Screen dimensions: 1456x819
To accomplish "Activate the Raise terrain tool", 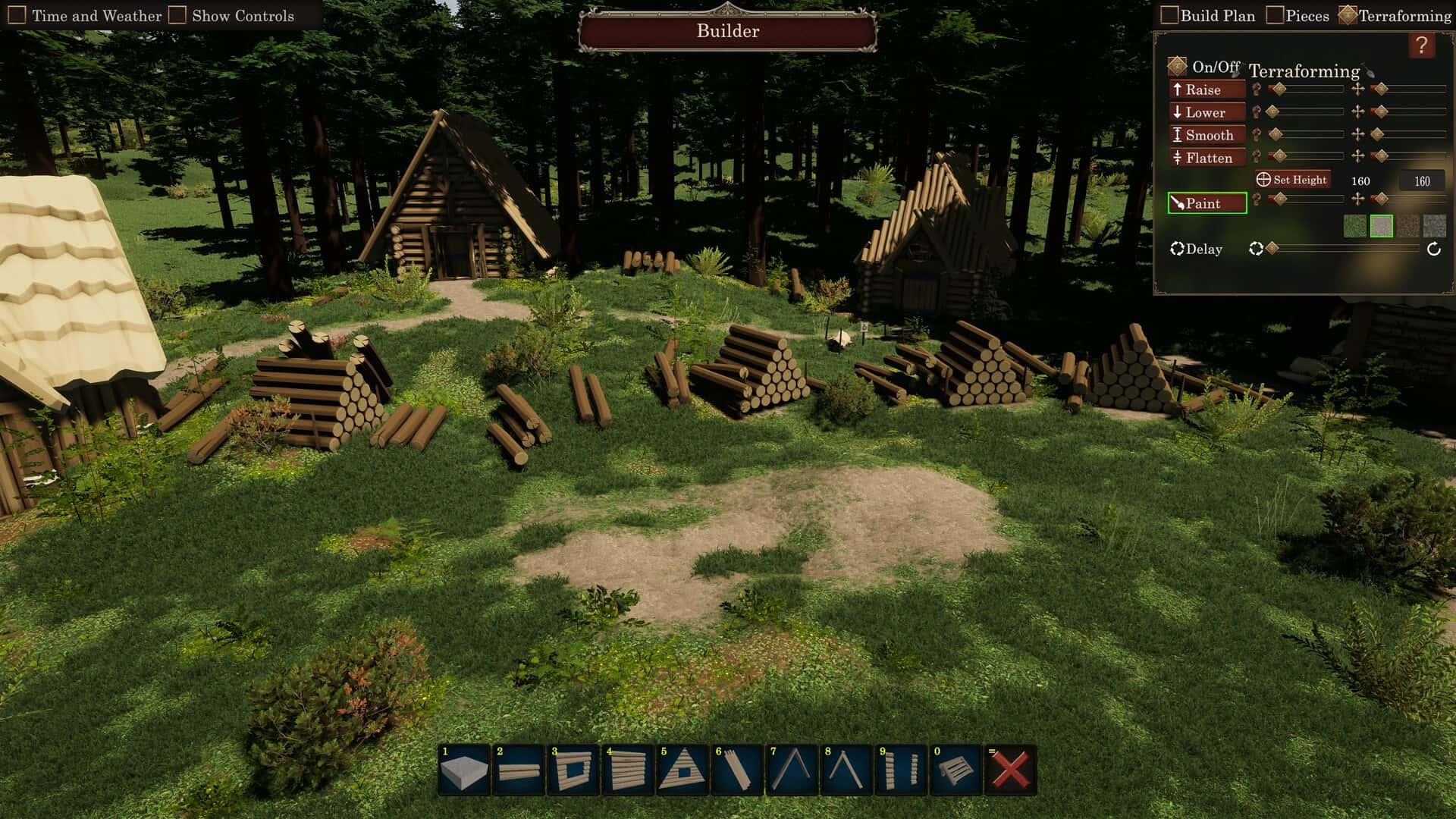I will pyautogui.click(x=1206, y=89).
